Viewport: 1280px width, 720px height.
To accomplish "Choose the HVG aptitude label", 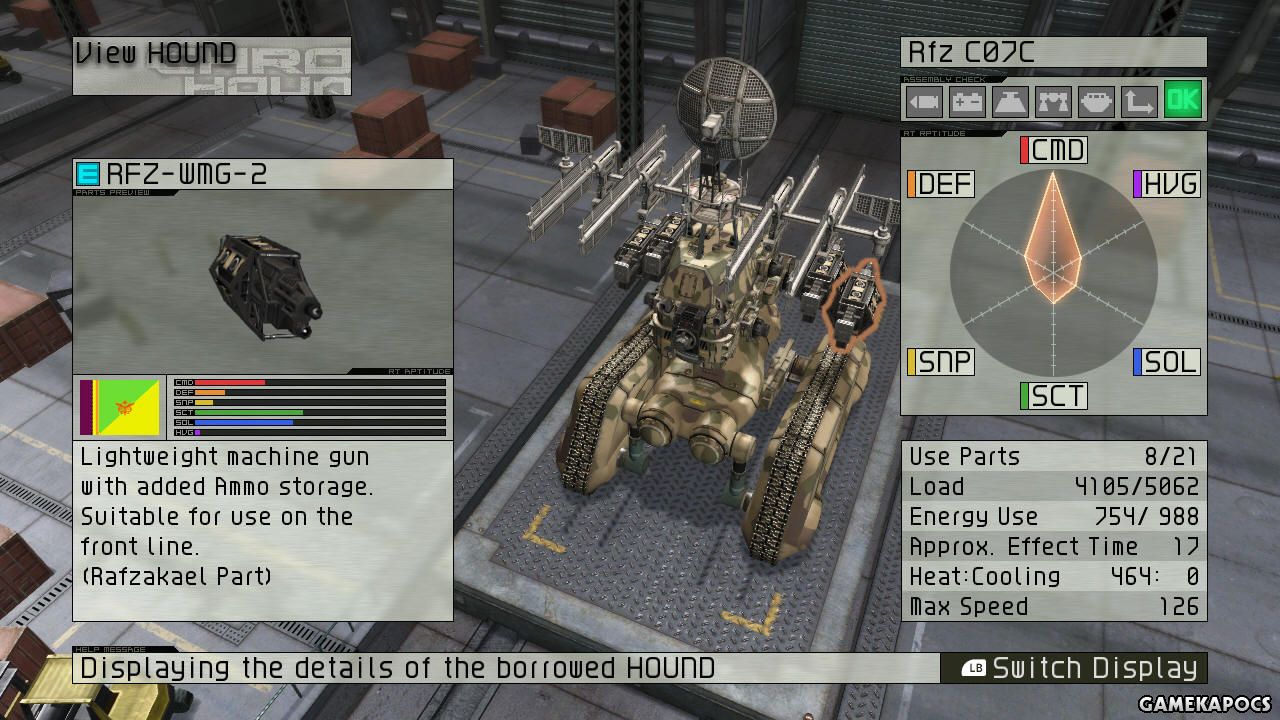I will pyautogui.click(x=1166, y=184).
